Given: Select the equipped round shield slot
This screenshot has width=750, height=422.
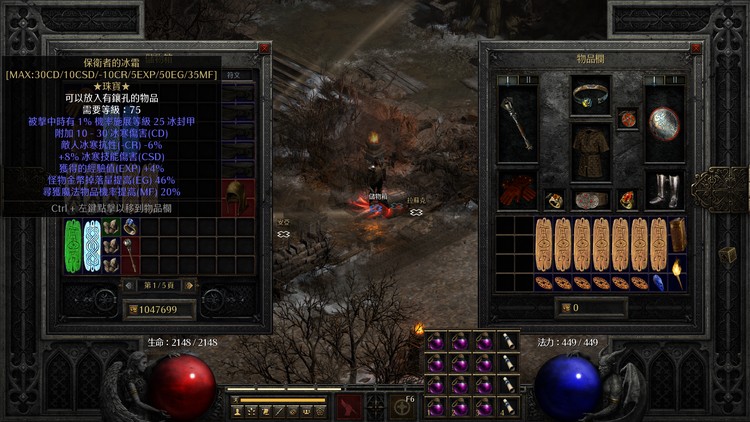Looking at the screenshot, I should coord(664,122).
